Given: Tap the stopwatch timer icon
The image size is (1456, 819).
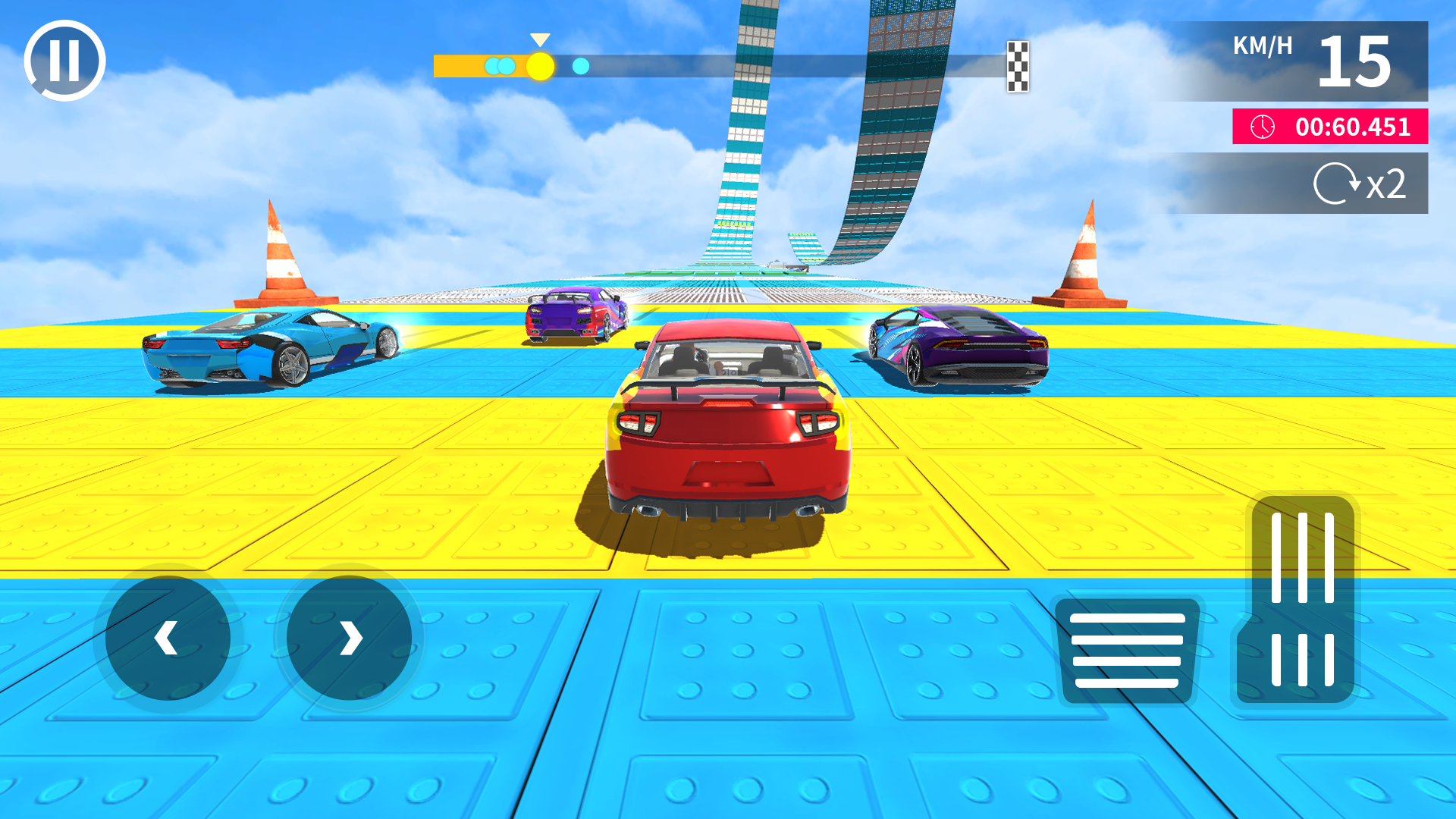Looking at the screenshot, I should tap(1263, 127).
